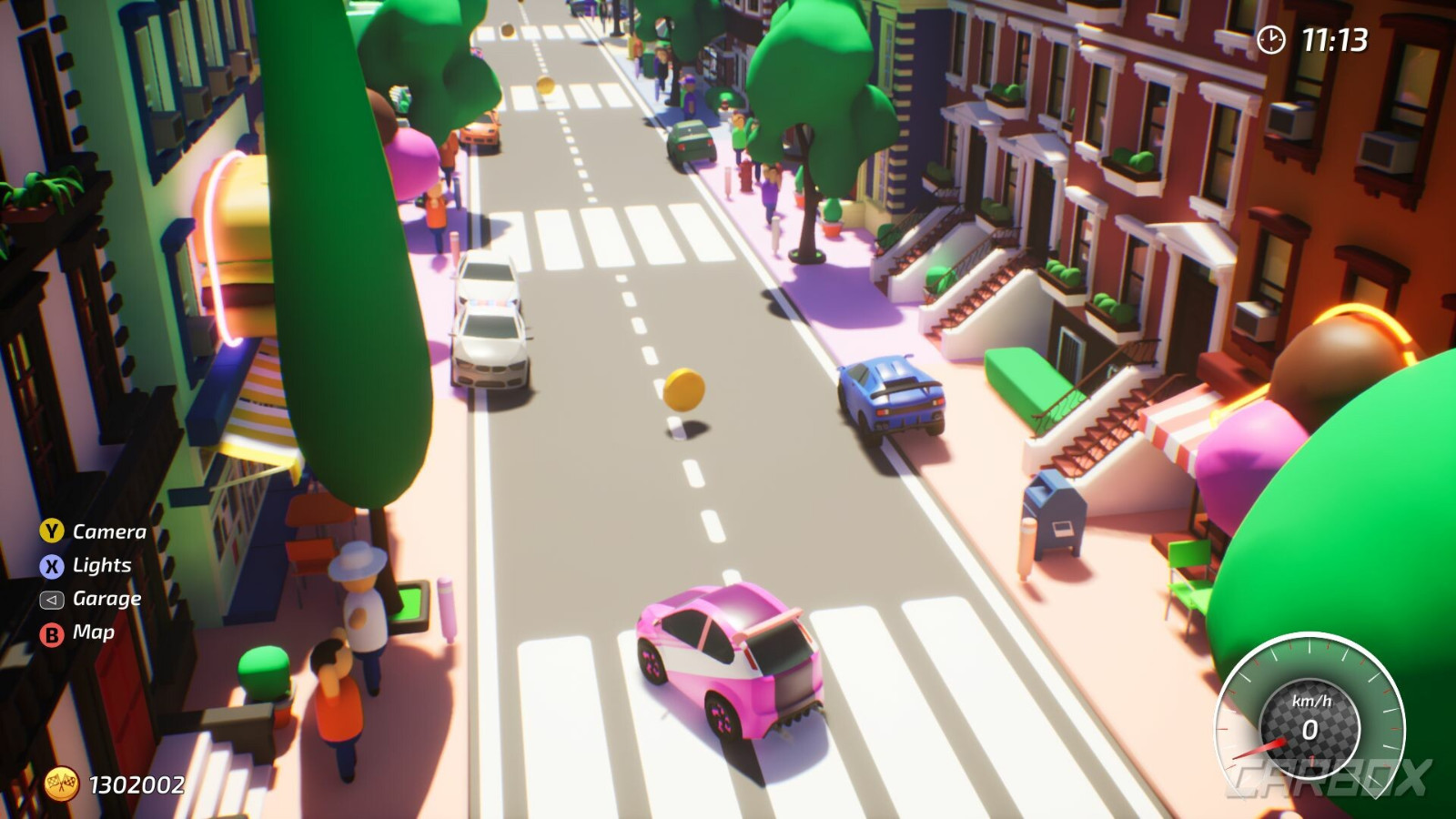
Task: Click the yellow Y button icon
Action: [52, 531]
